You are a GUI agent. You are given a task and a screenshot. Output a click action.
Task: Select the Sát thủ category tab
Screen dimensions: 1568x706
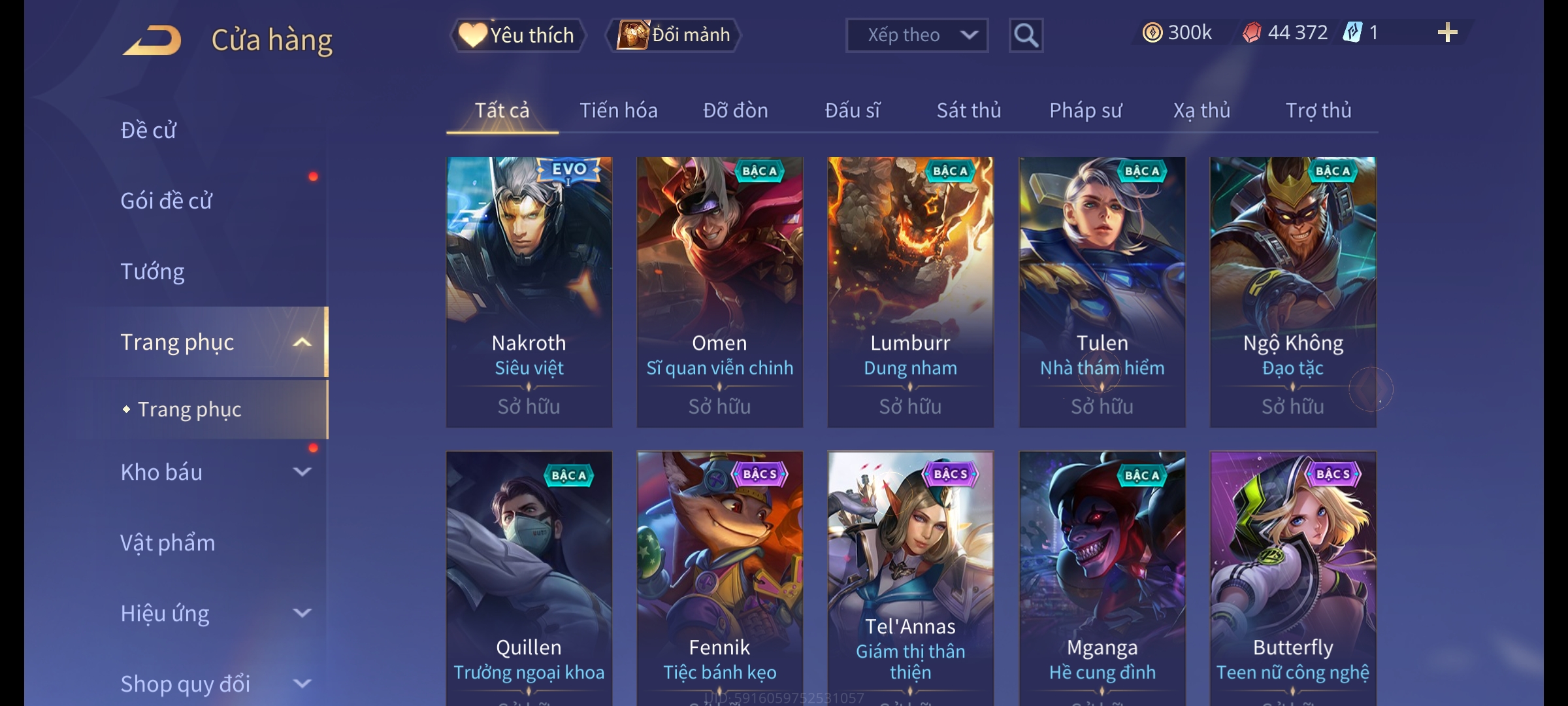click(968, 110)
